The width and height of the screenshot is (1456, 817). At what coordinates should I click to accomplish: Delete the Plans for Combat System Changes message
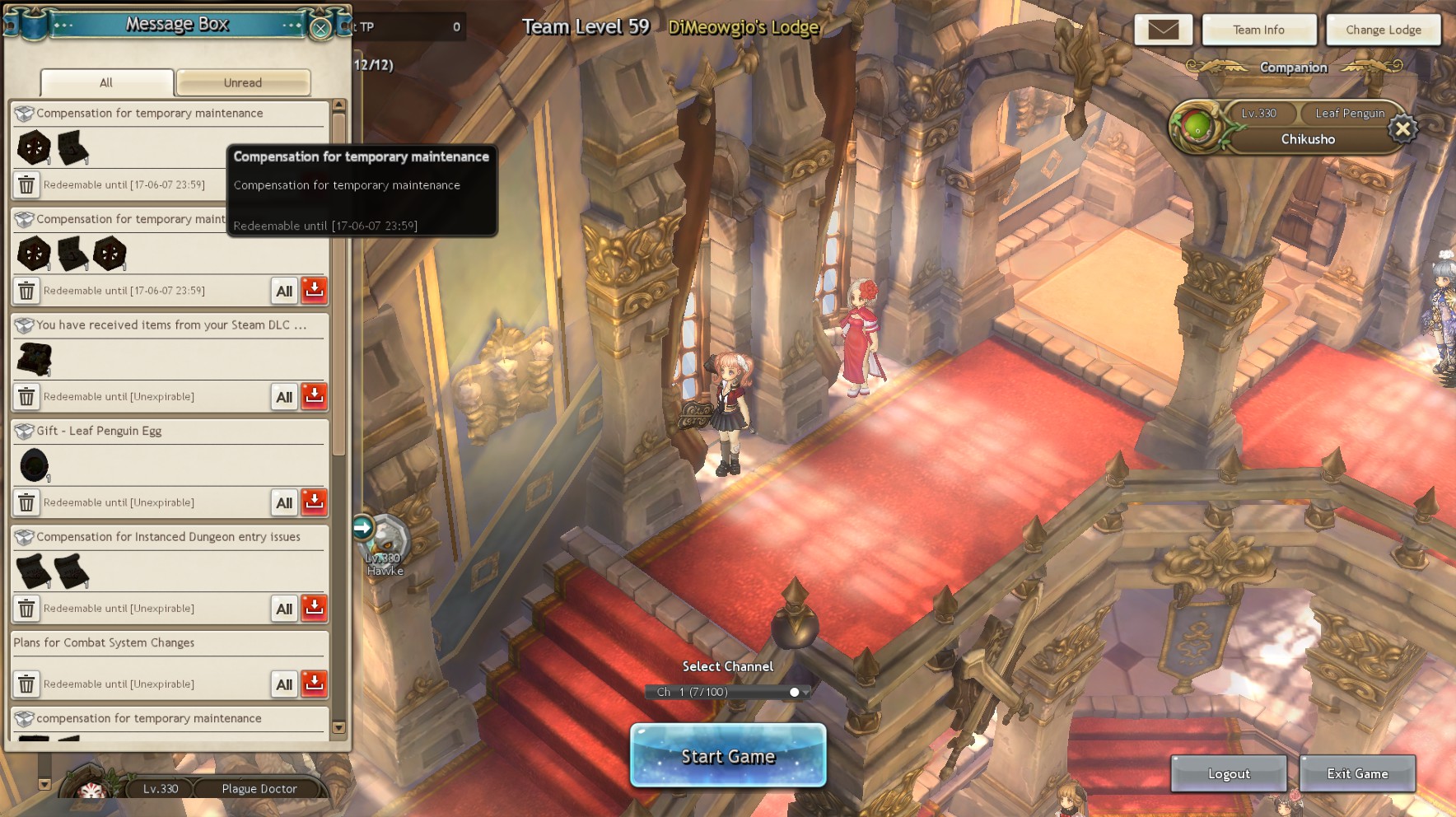26,684
